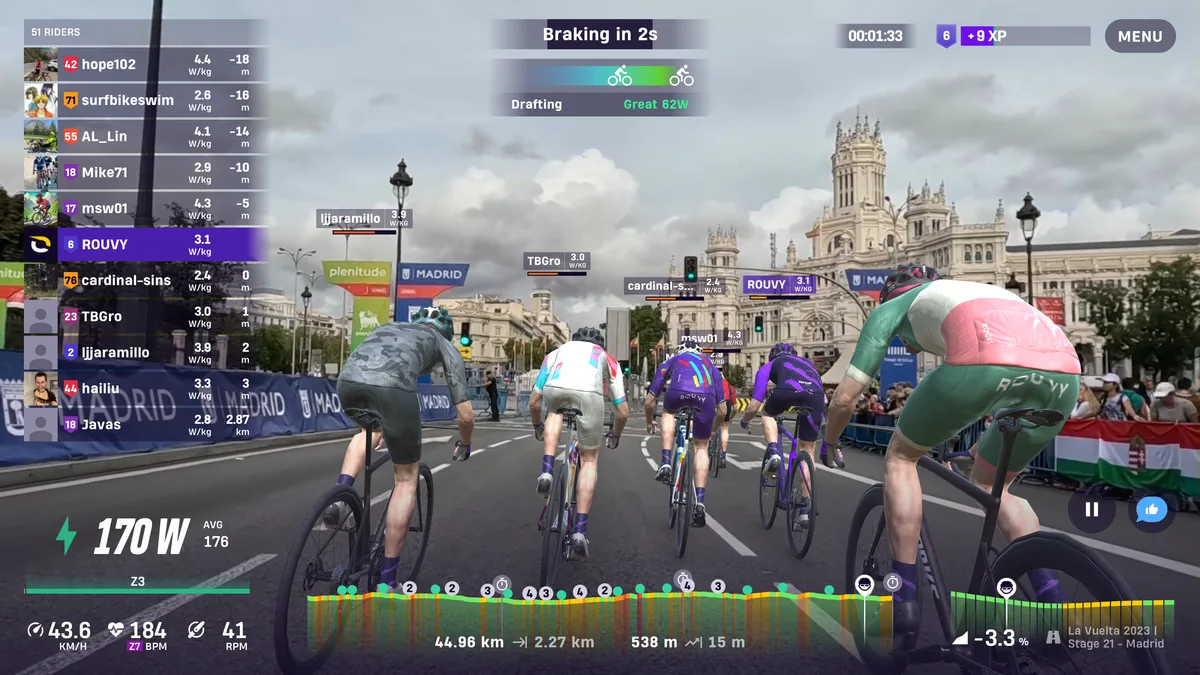
Task: Select msw01 in the rider list
Action: pyautogui.click(x=145, y=209)
